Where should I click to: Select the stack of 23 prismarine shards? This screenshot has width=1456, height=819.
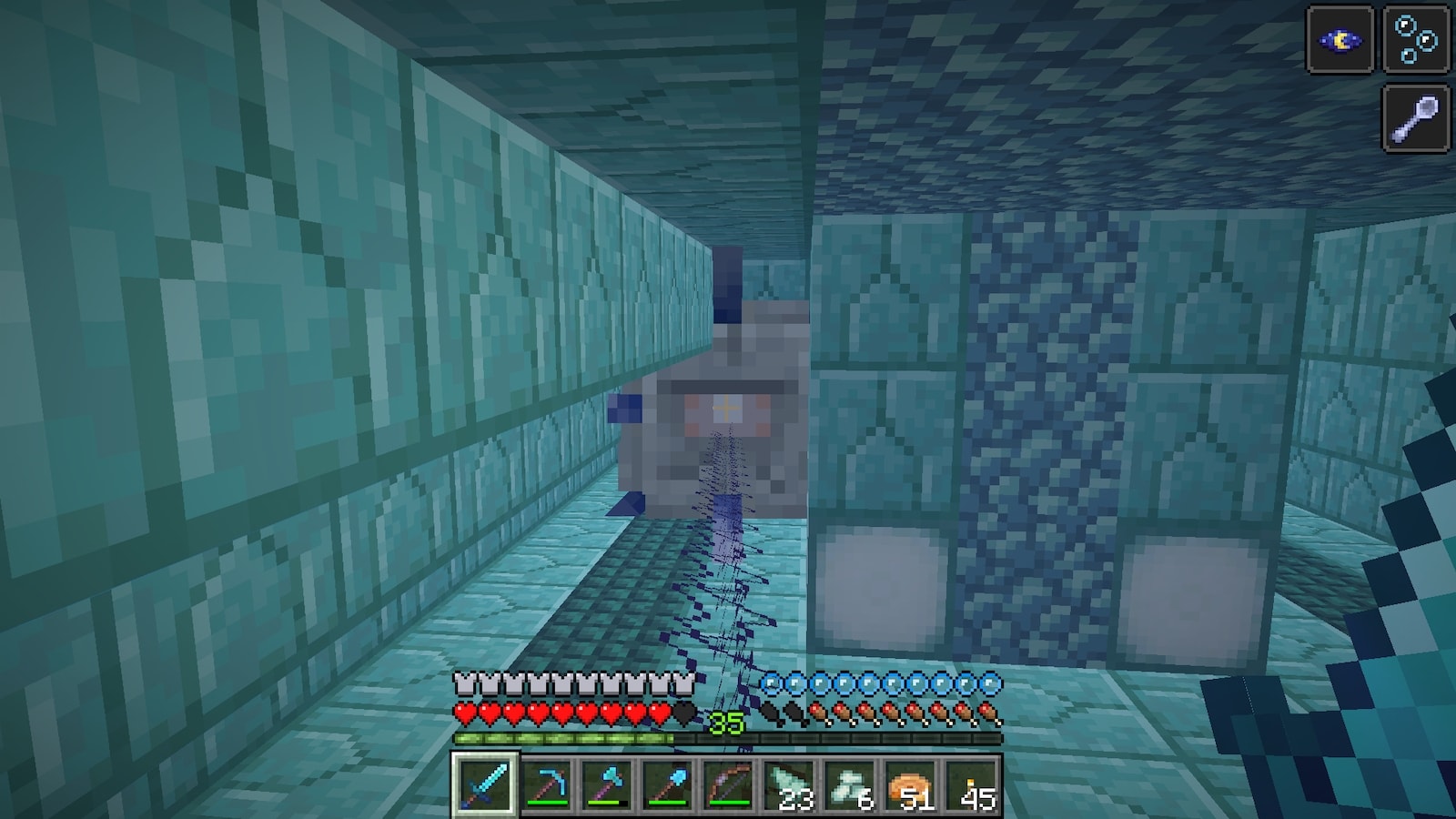789,784
